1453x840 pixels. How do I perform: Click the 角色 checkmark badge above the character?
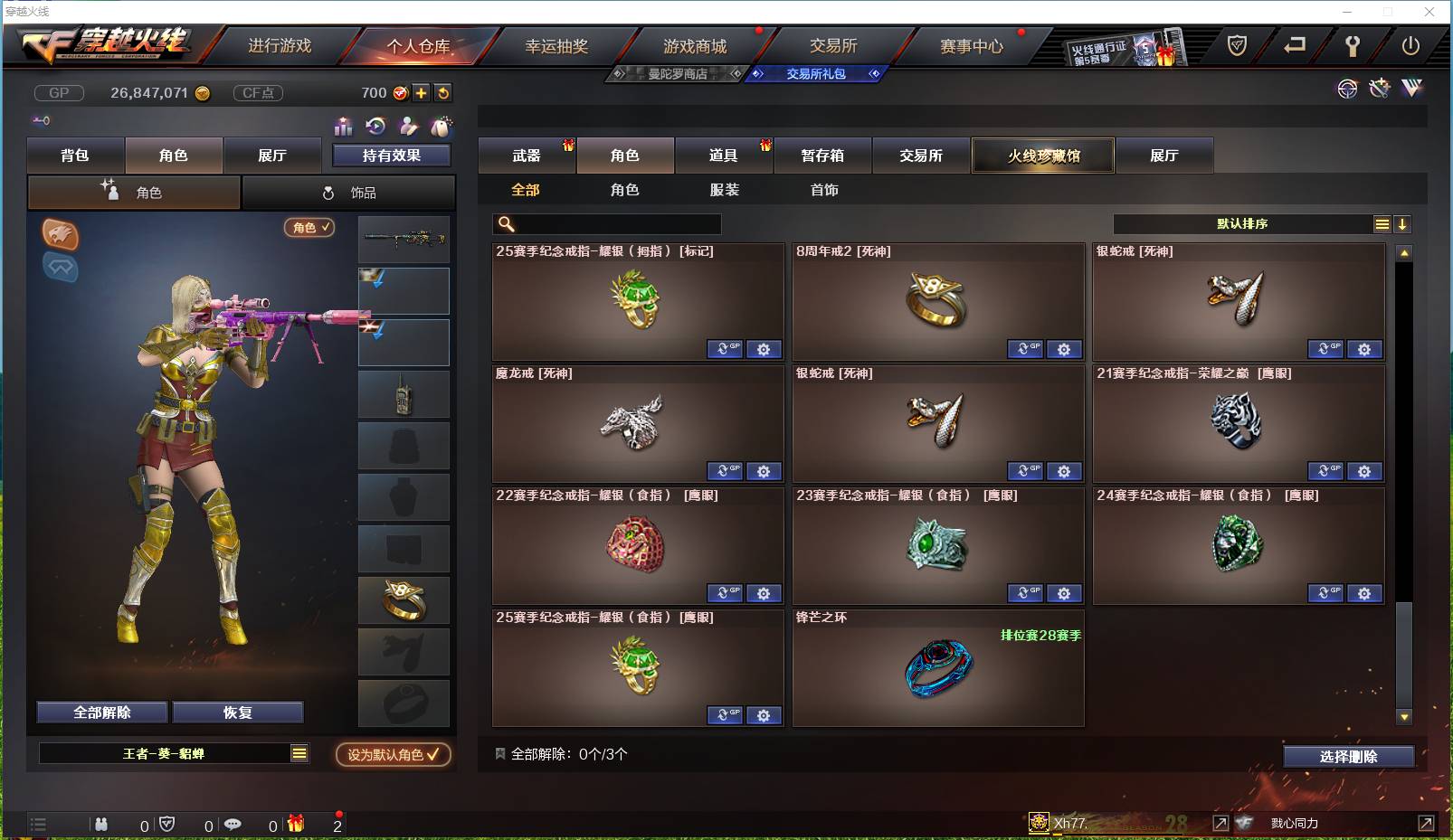pos(309,228)
